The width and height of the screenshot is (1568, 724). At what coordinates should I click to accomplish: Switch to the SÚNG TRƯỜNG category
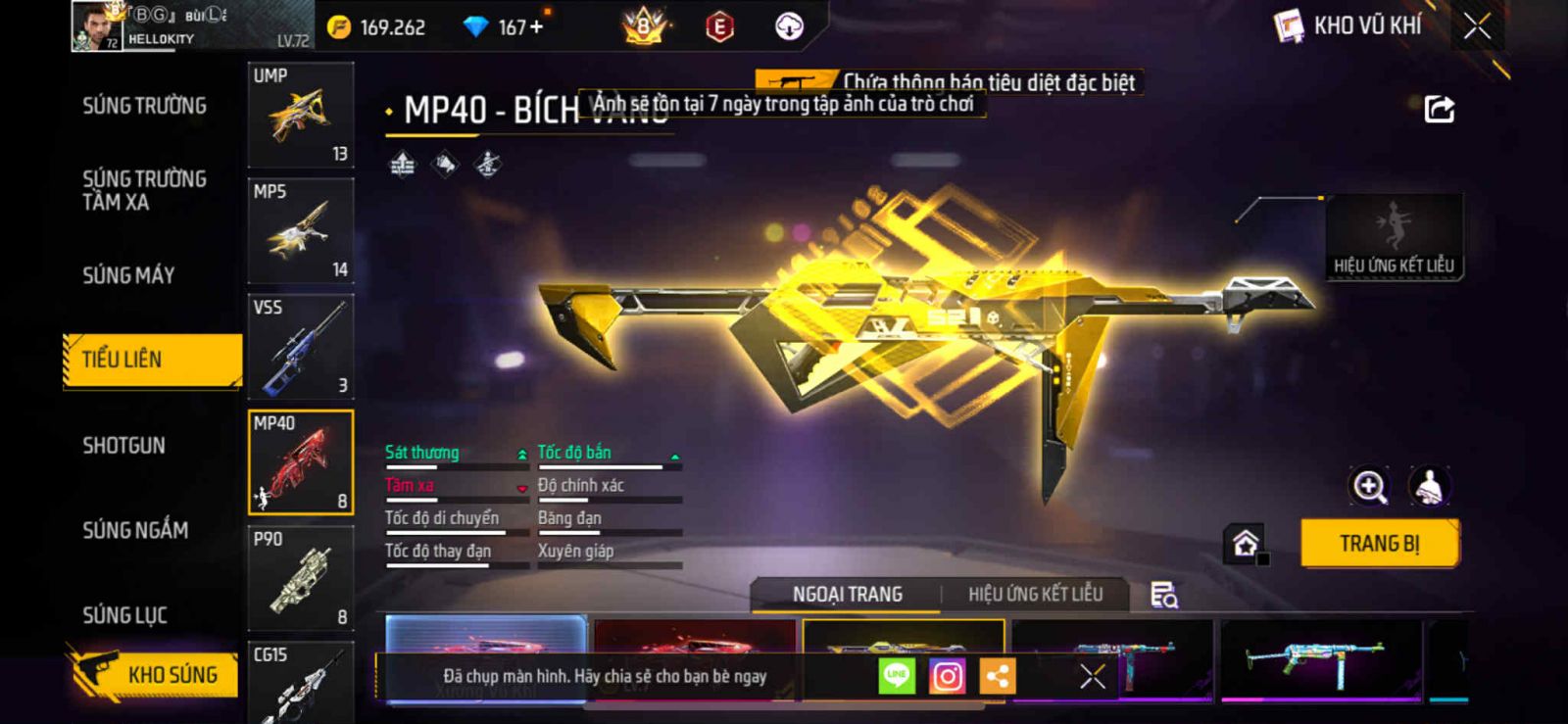144,106
